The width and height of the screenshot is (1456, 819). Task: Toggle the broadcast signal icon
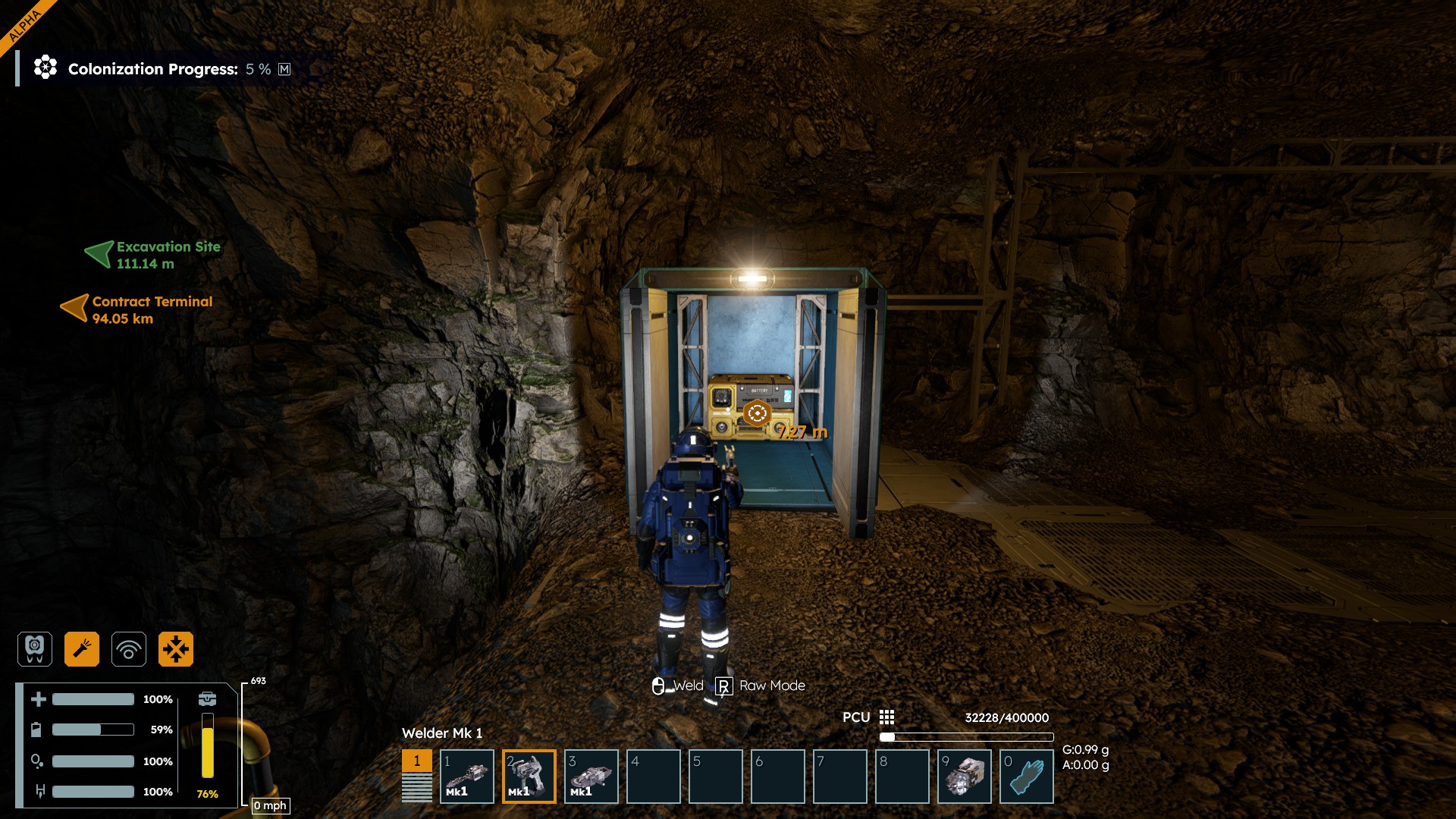[129, 649]
